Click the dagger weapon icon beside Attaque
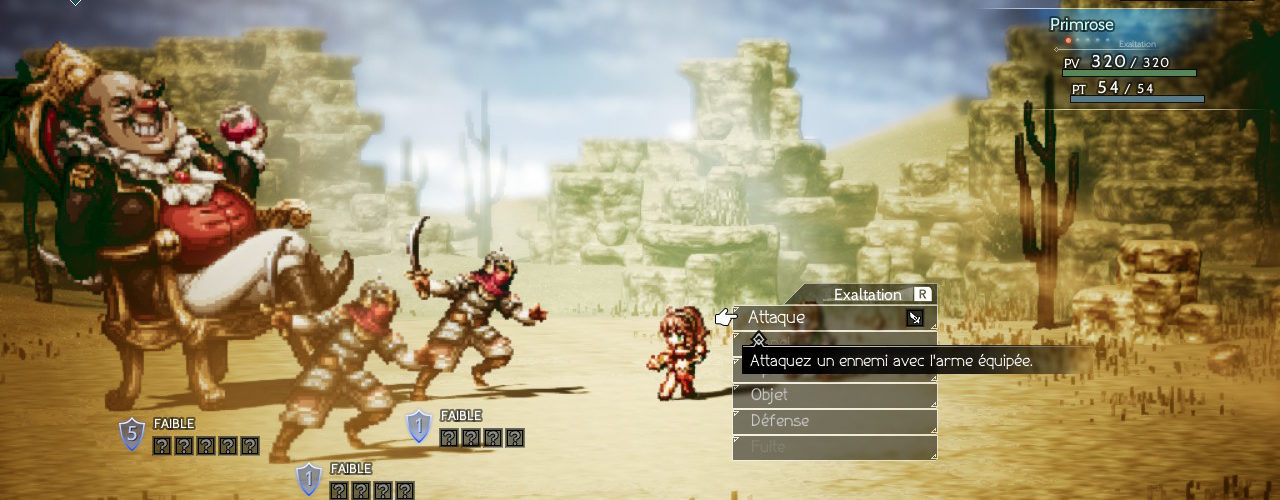 (914, 318)
